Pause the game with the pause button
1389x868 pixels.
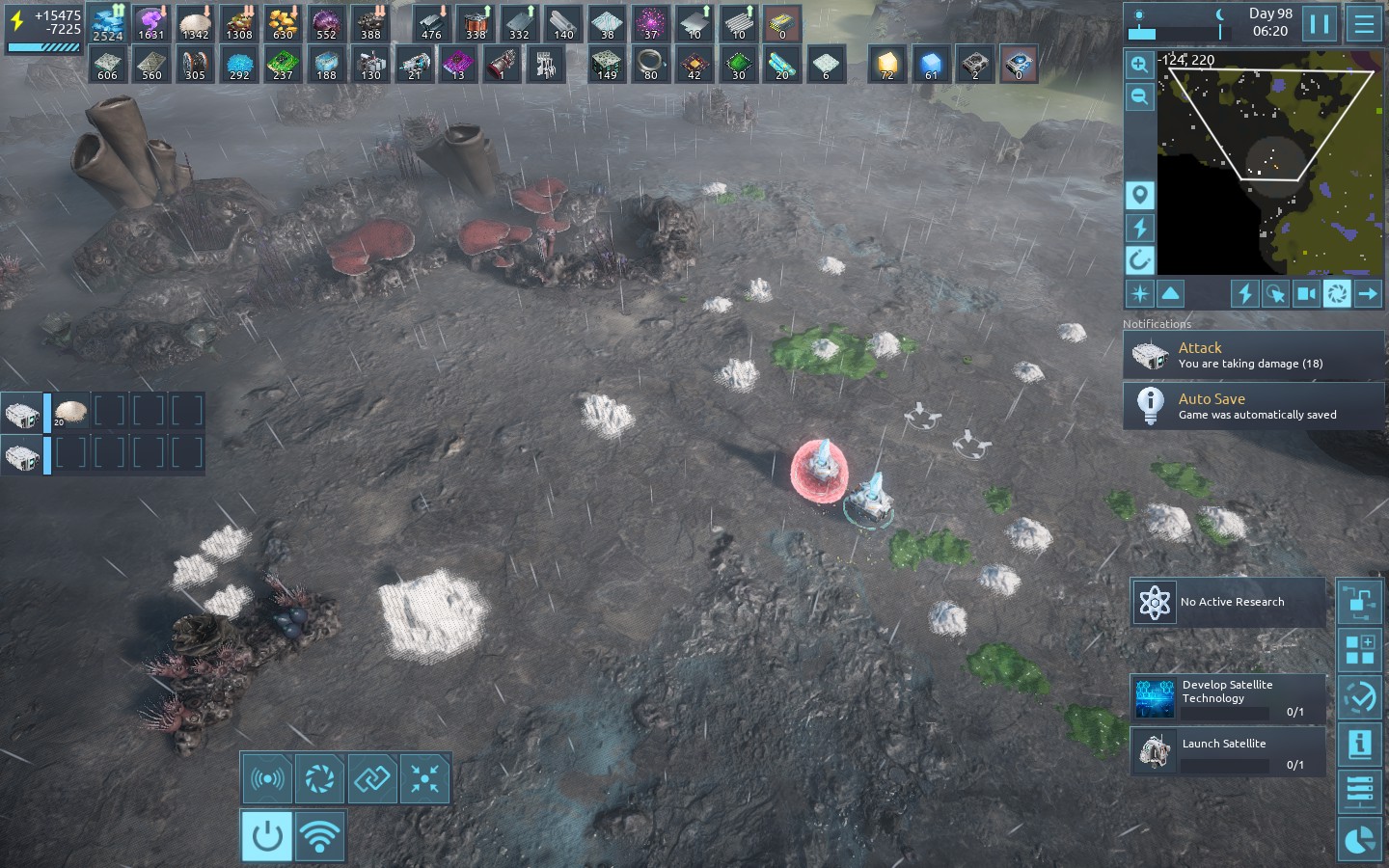(1320, 23)
